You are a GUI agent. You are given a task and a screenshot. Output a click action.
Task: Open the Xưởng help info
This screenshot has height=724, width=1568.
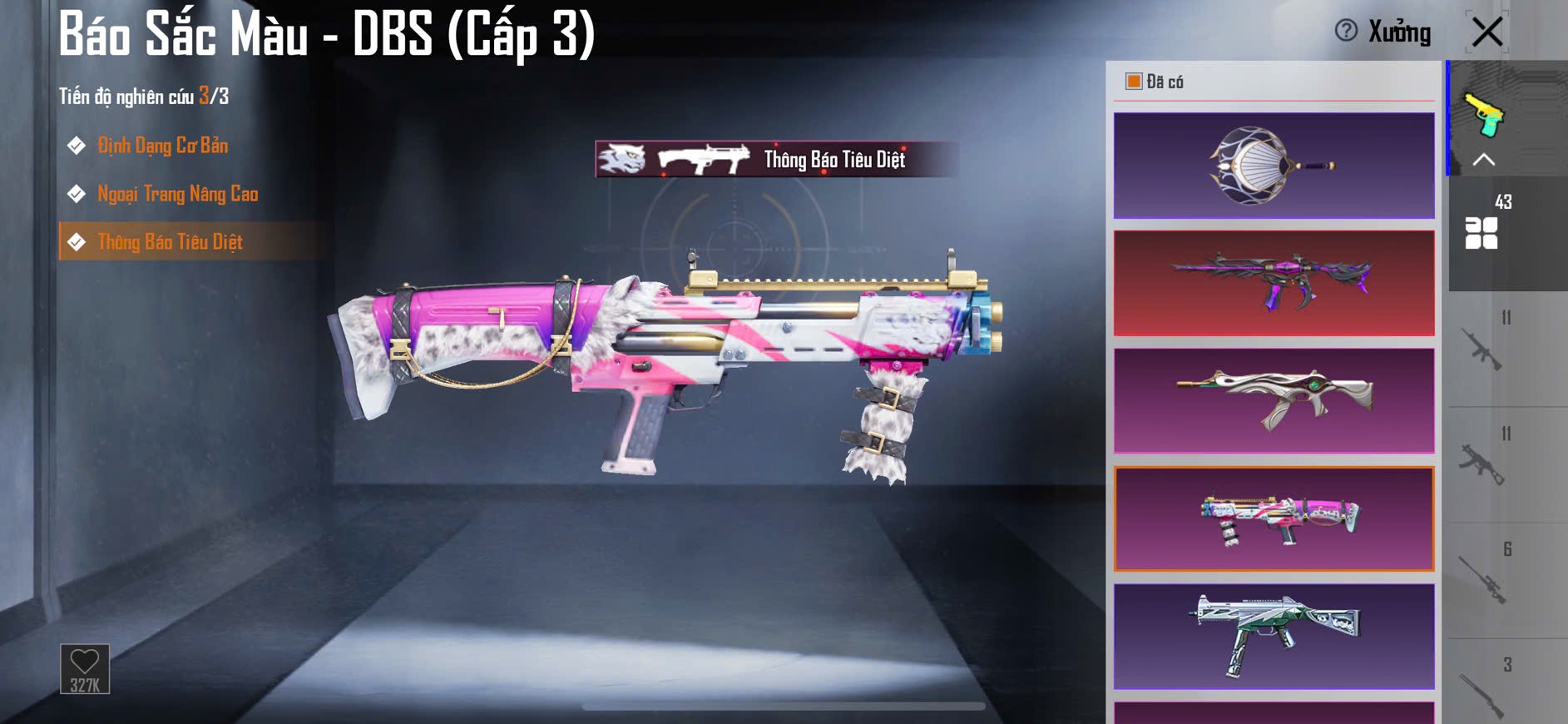point(1346,31)
